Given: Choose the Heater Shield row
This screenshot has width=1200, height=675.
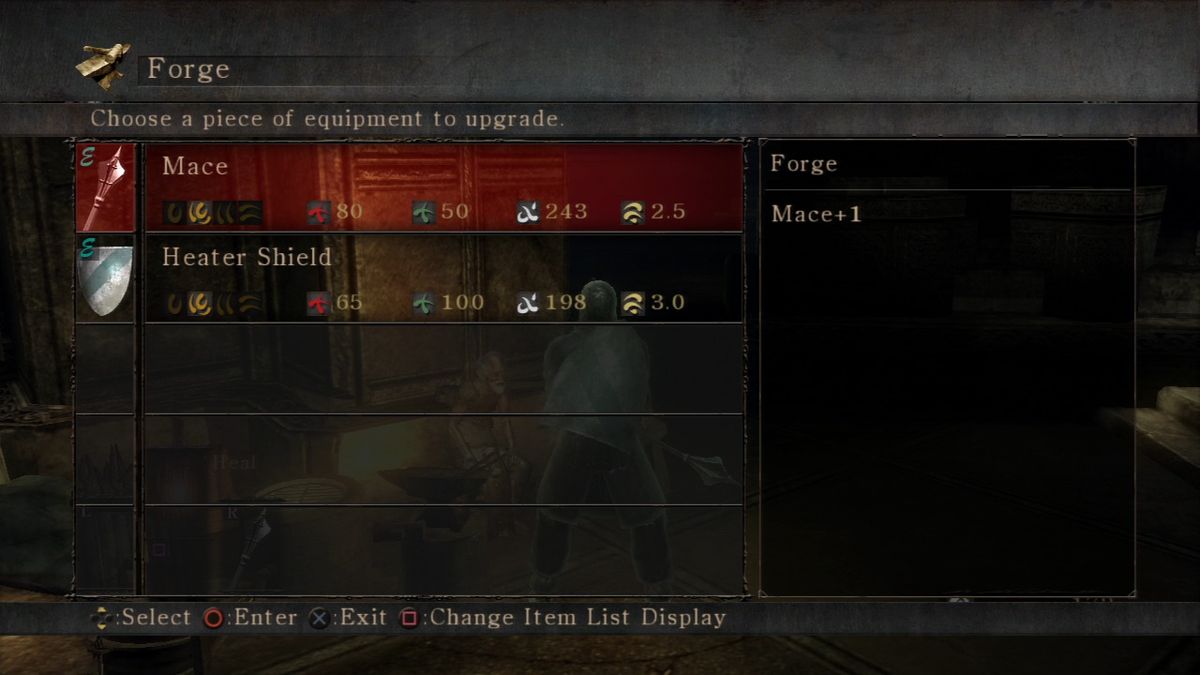Looking at the screenshot, I should [x=443, y=278].
